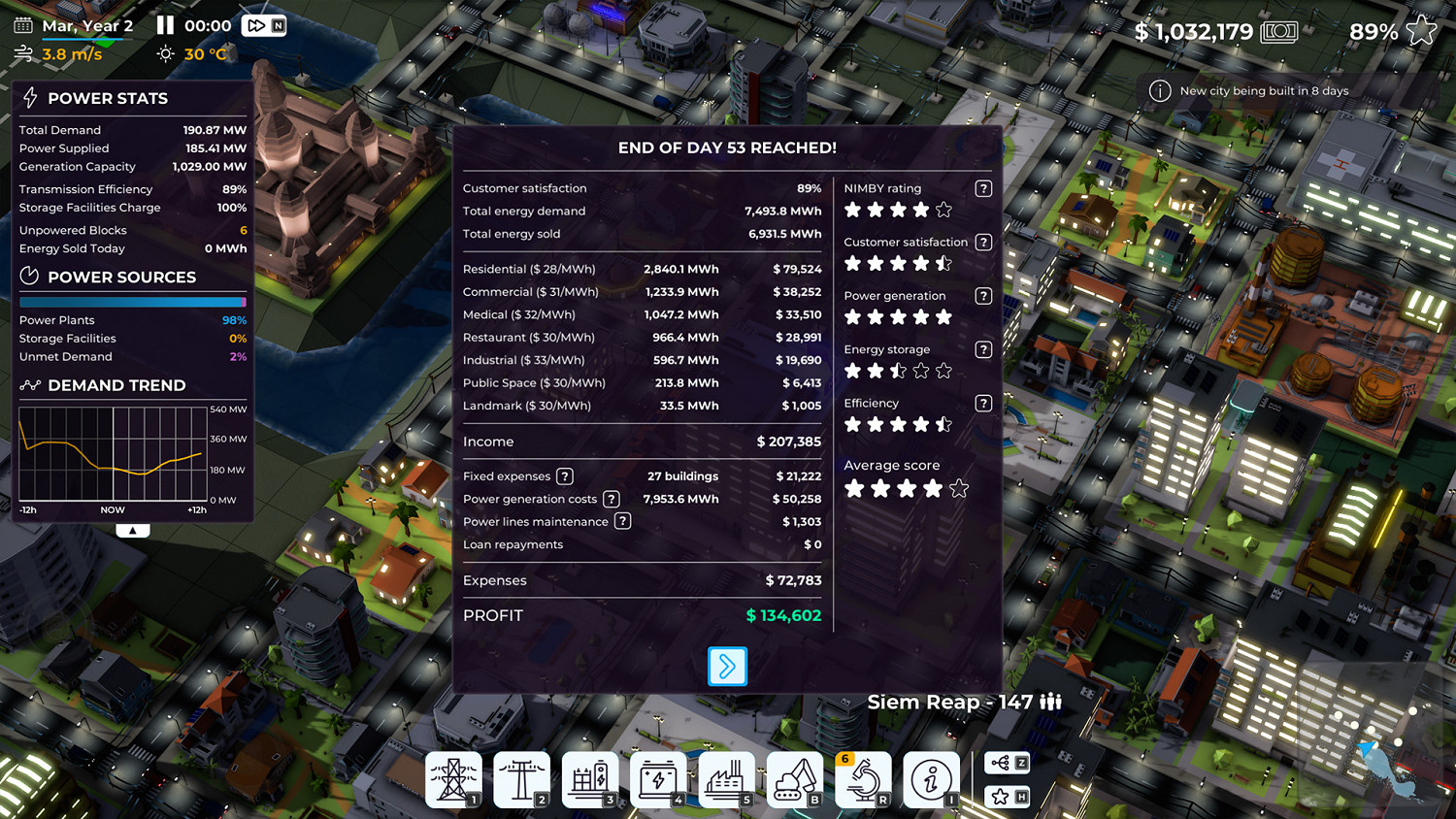This screenshot has width=1456, height=819.
Task: Select the power plant build tool
Action: click(x=453, y=779)
